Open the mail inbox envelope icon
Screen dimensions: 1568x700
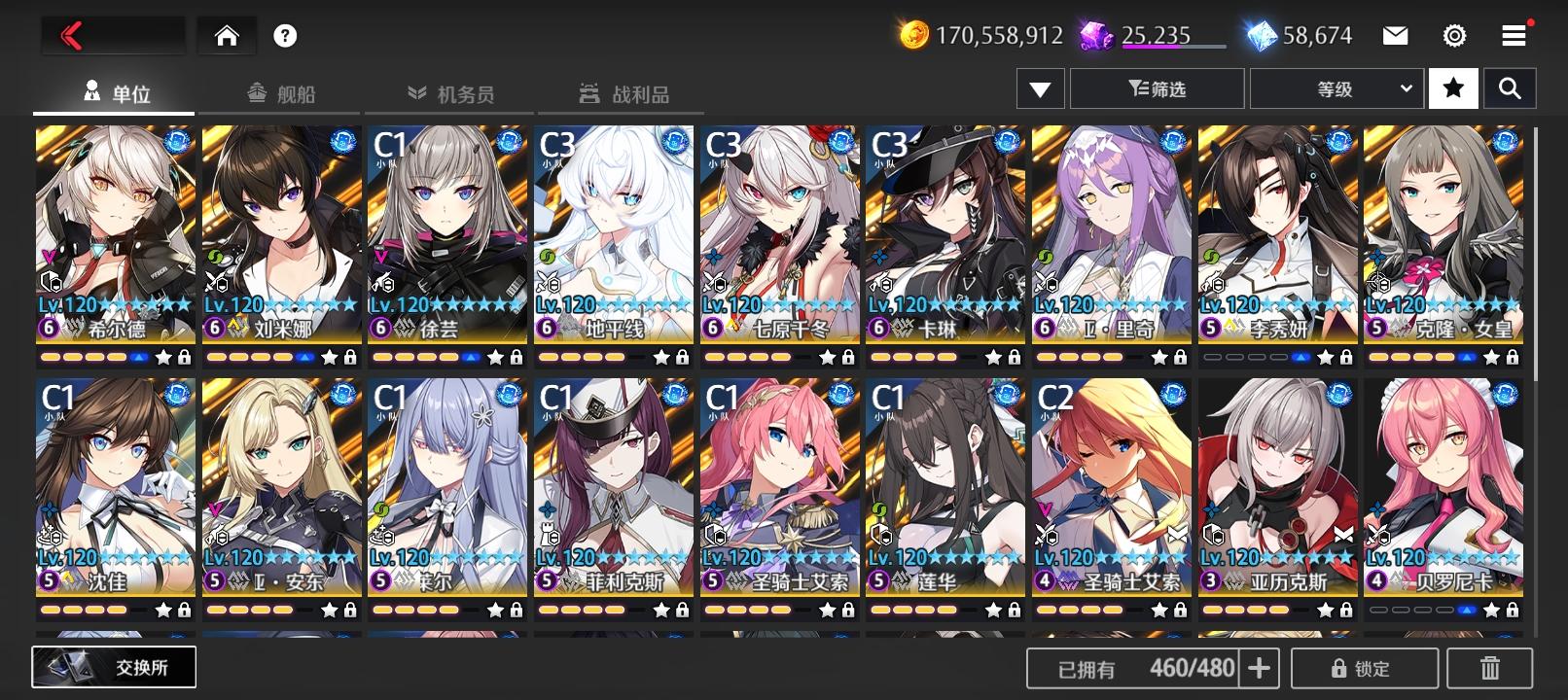1396,34
